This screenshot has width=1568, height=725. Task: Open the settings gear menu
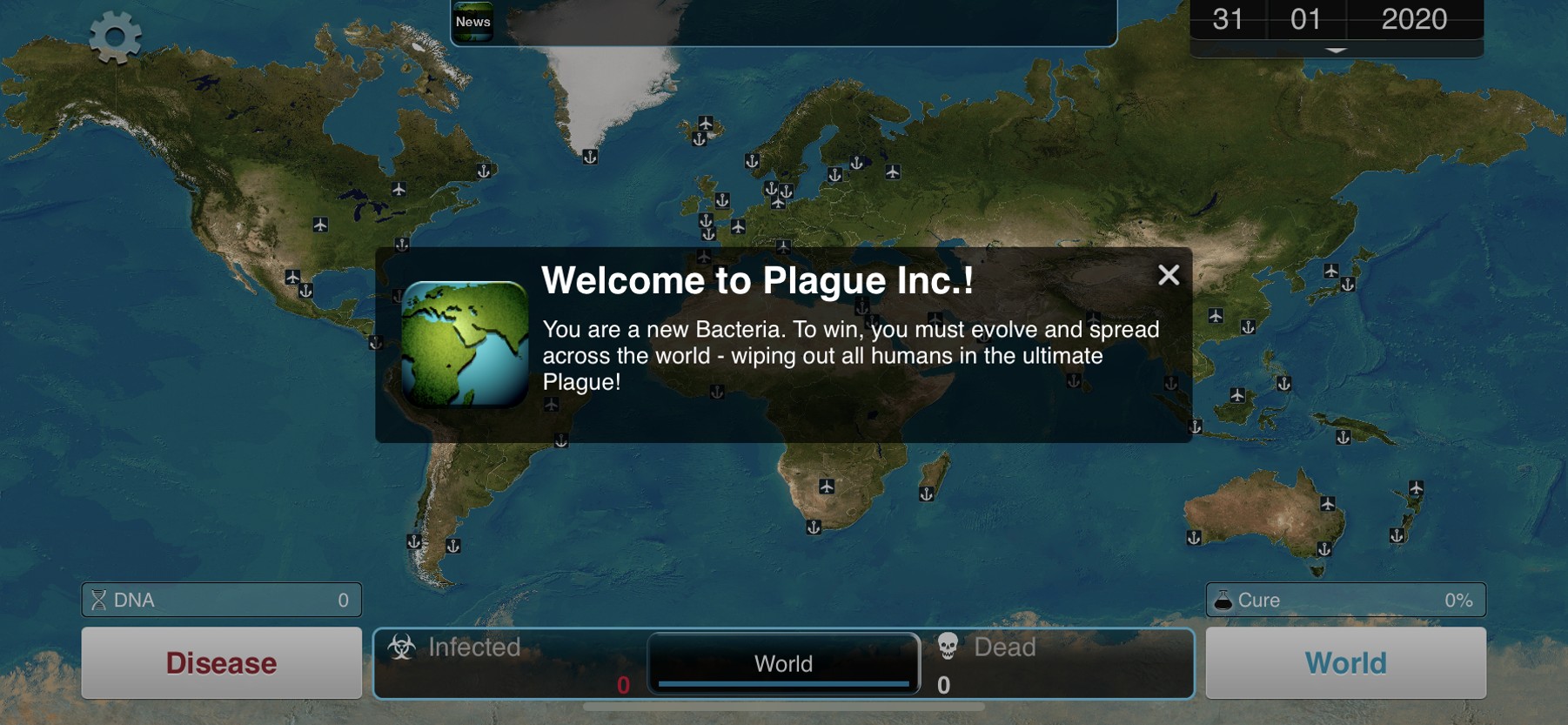pos(115,37)
